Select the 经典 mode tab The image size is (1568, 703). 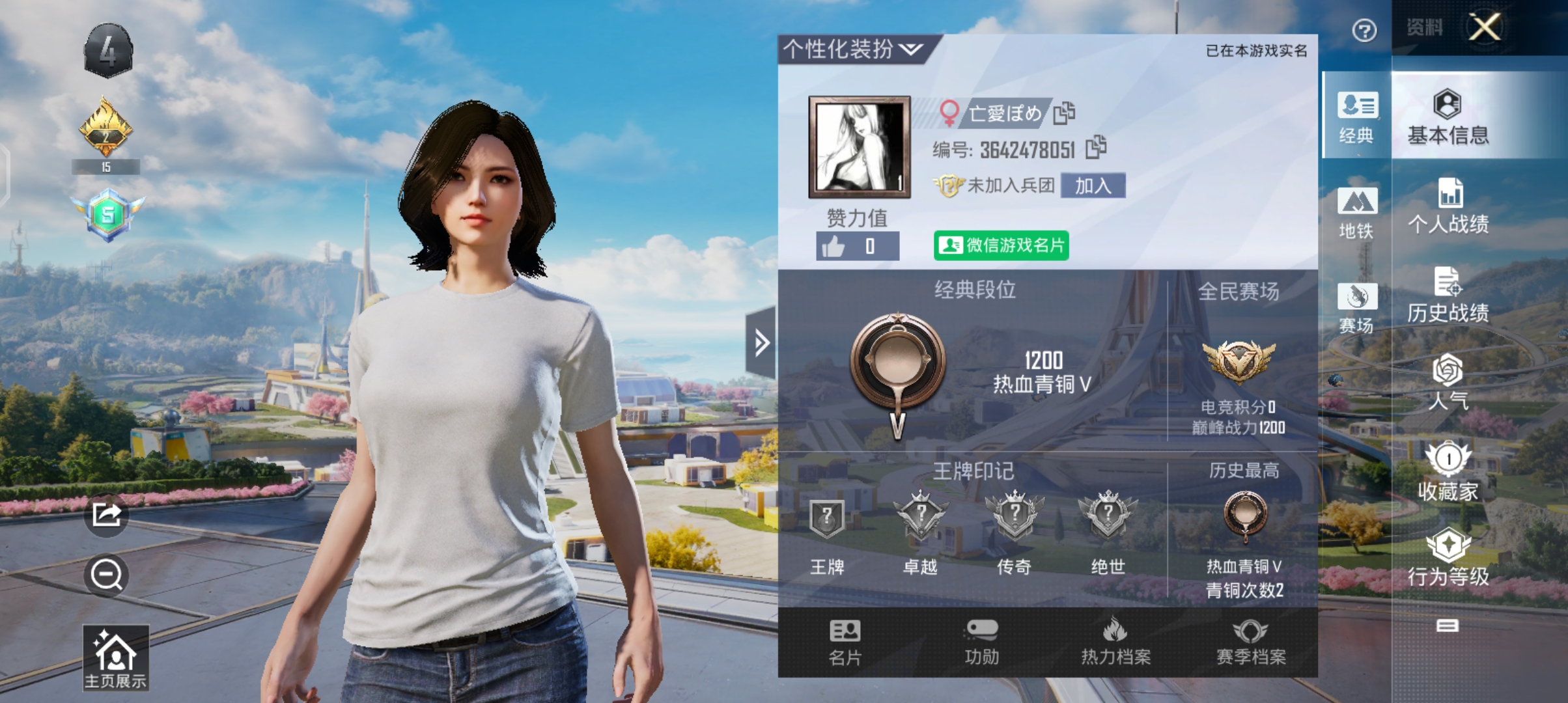pos(1356,117)
